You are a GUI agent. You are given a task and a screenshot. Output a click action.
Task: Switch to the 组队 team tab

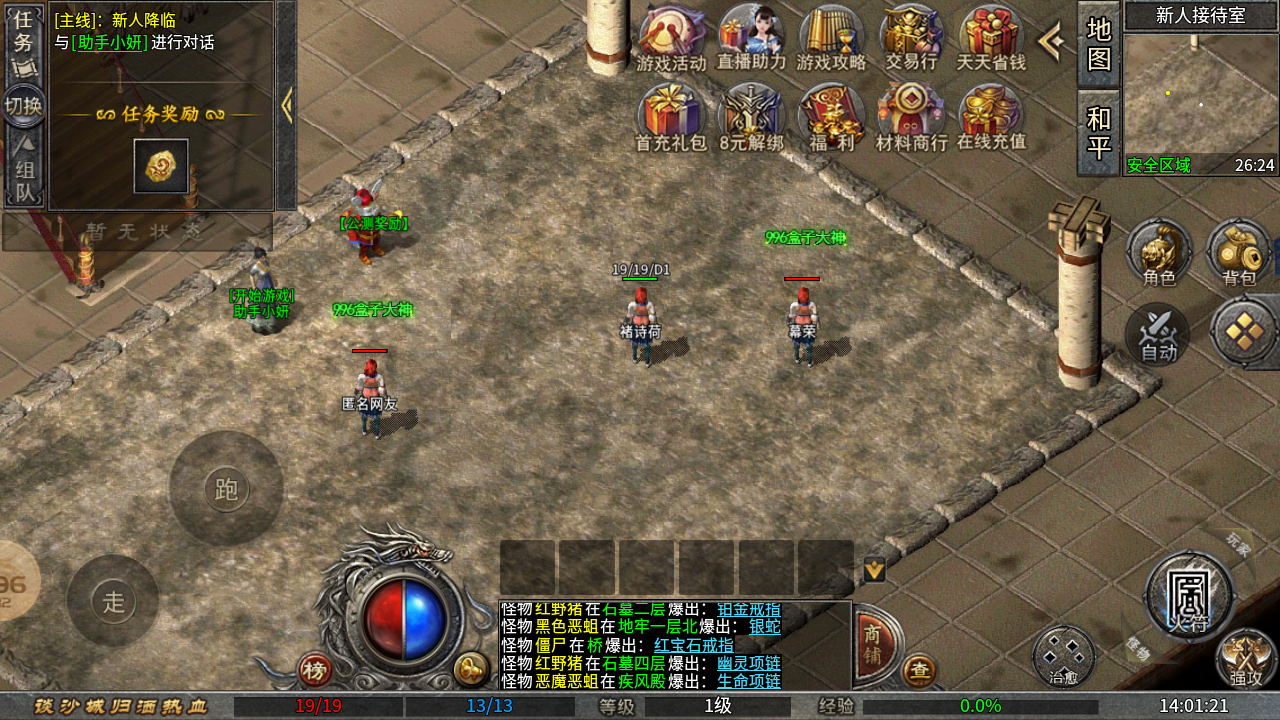pos(23,170)
